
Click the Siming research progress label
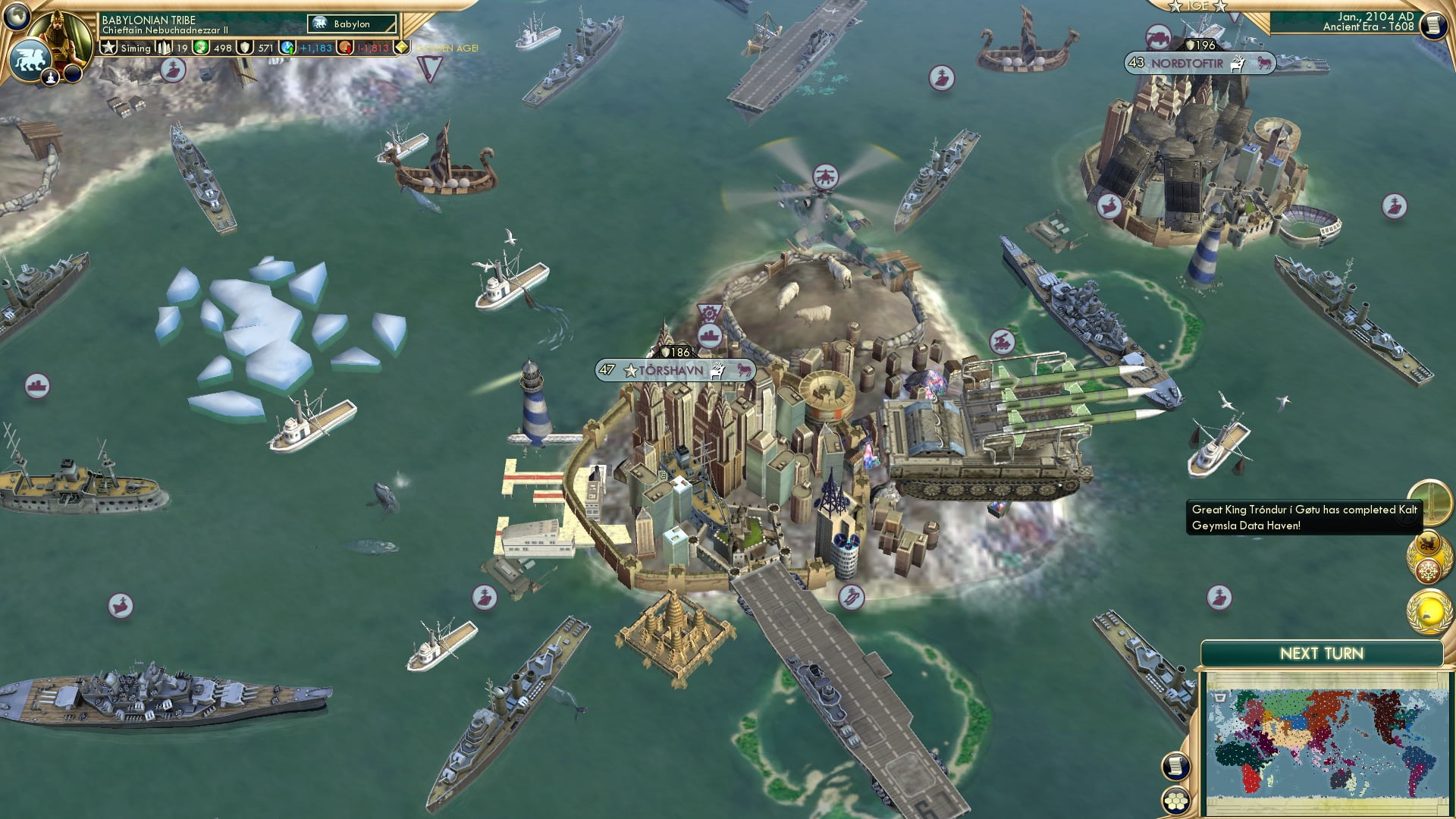pos(137,47)
